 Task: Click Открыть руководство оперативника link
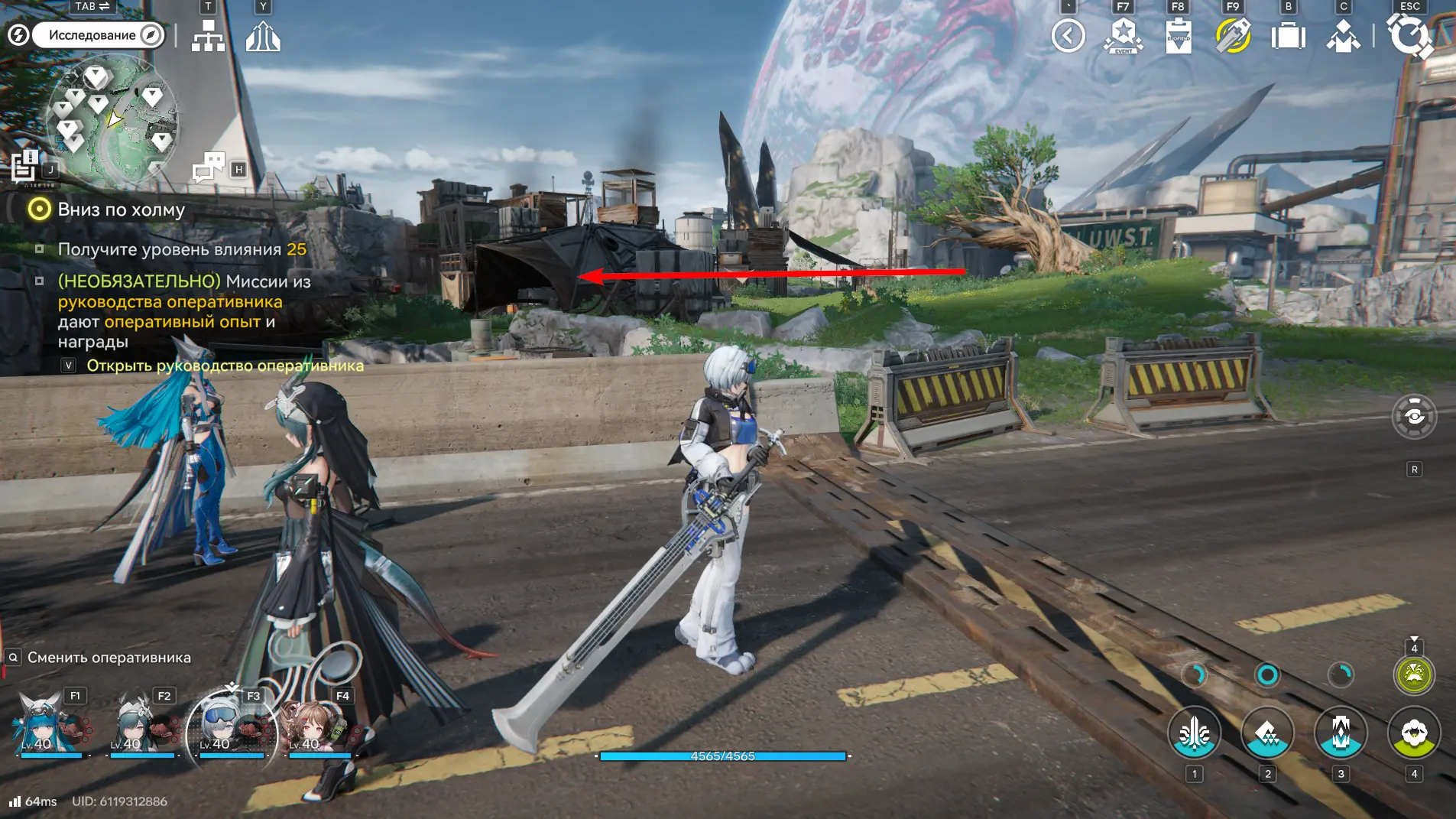[225, 366]
